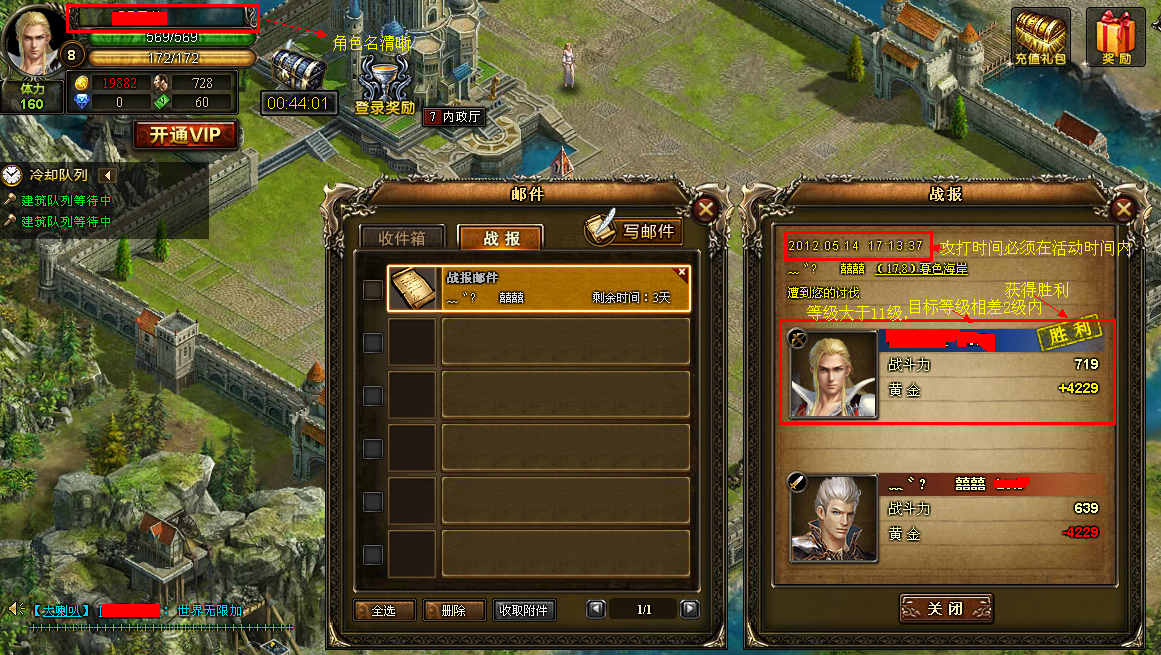Open the treasure chest with countdown timer
The height and width of the screenshot is (655, 1161).
coord(298,70)
